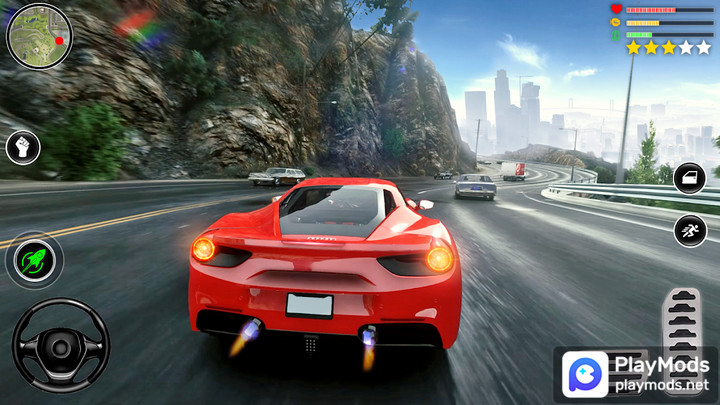Tap the car door exit button
720x405 pixels.
pos(690,179)
